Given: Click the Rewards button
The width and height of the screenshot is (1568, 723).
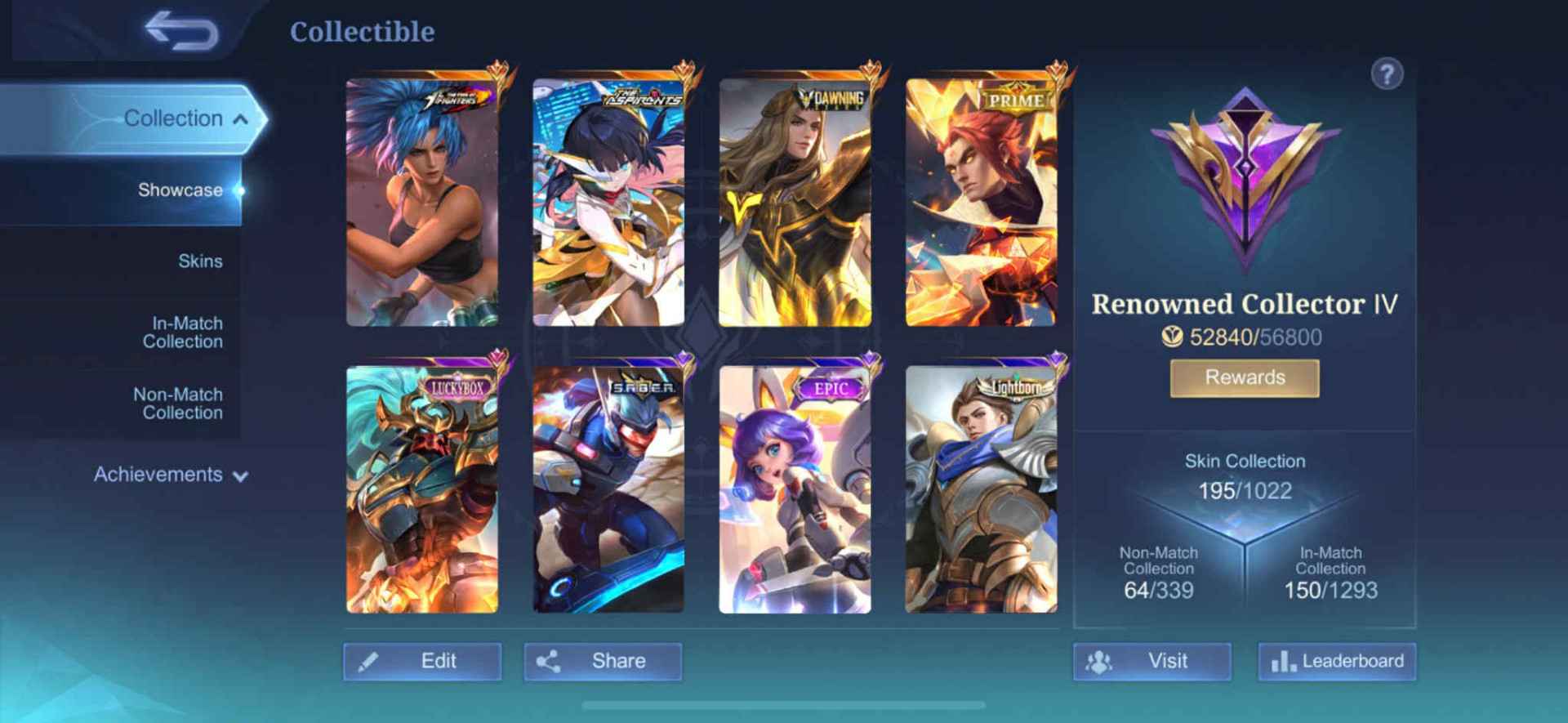Looking at the screenshot, I should 1243,377.
